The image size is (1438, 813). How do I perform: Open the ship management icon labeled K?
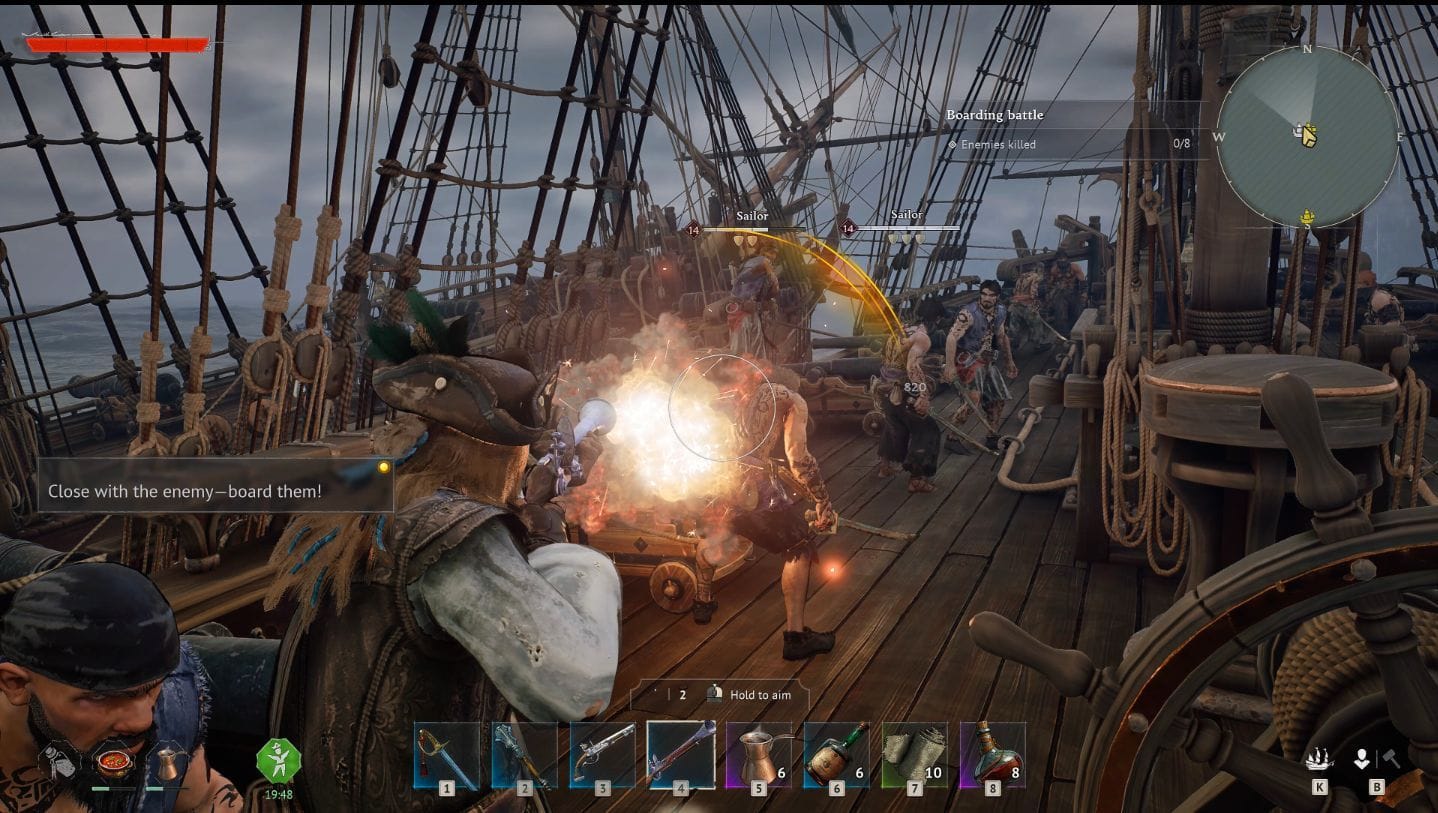tap(1320, 758)
